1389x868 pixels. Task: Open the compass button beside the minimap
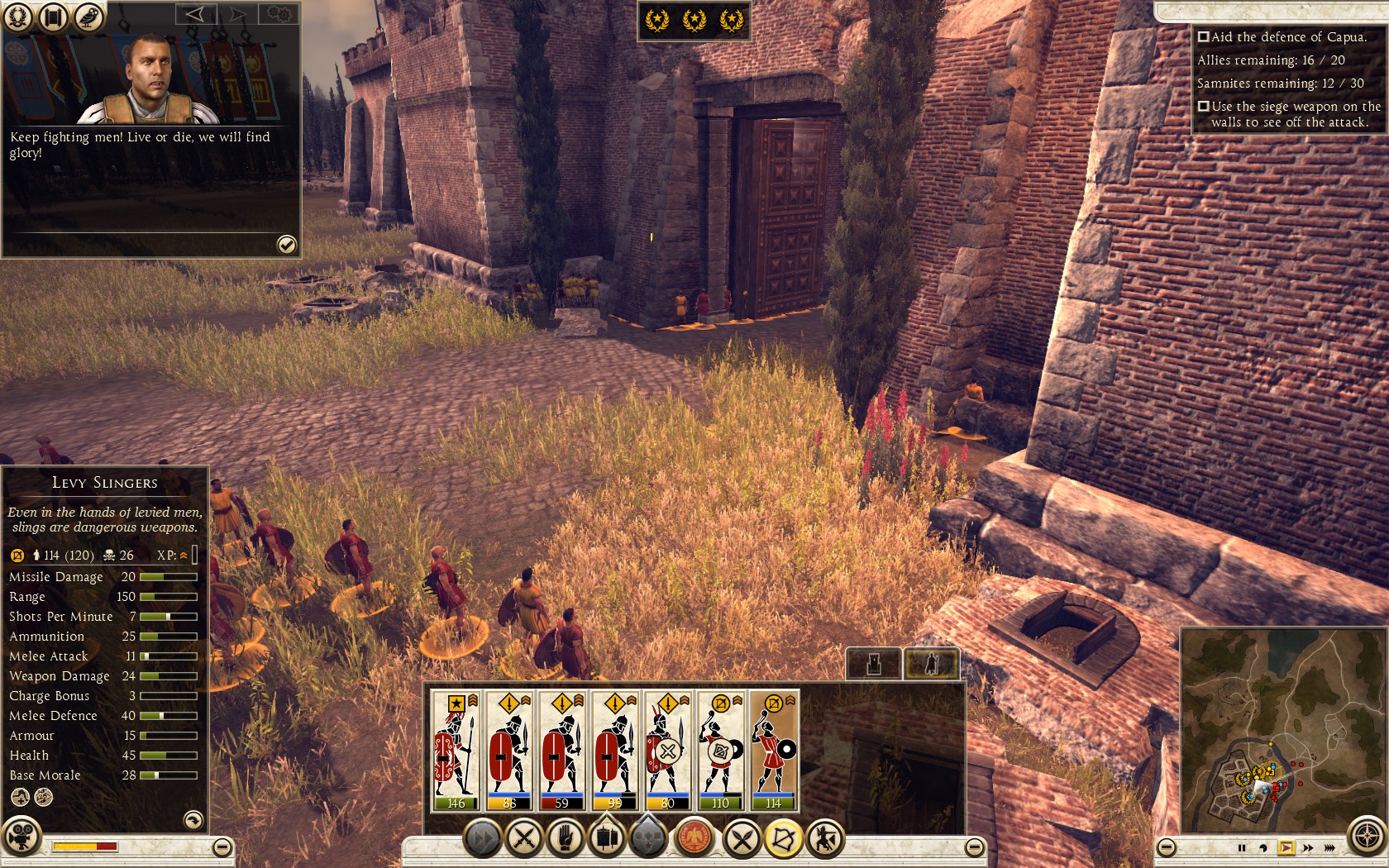(x=1367, y=836)
